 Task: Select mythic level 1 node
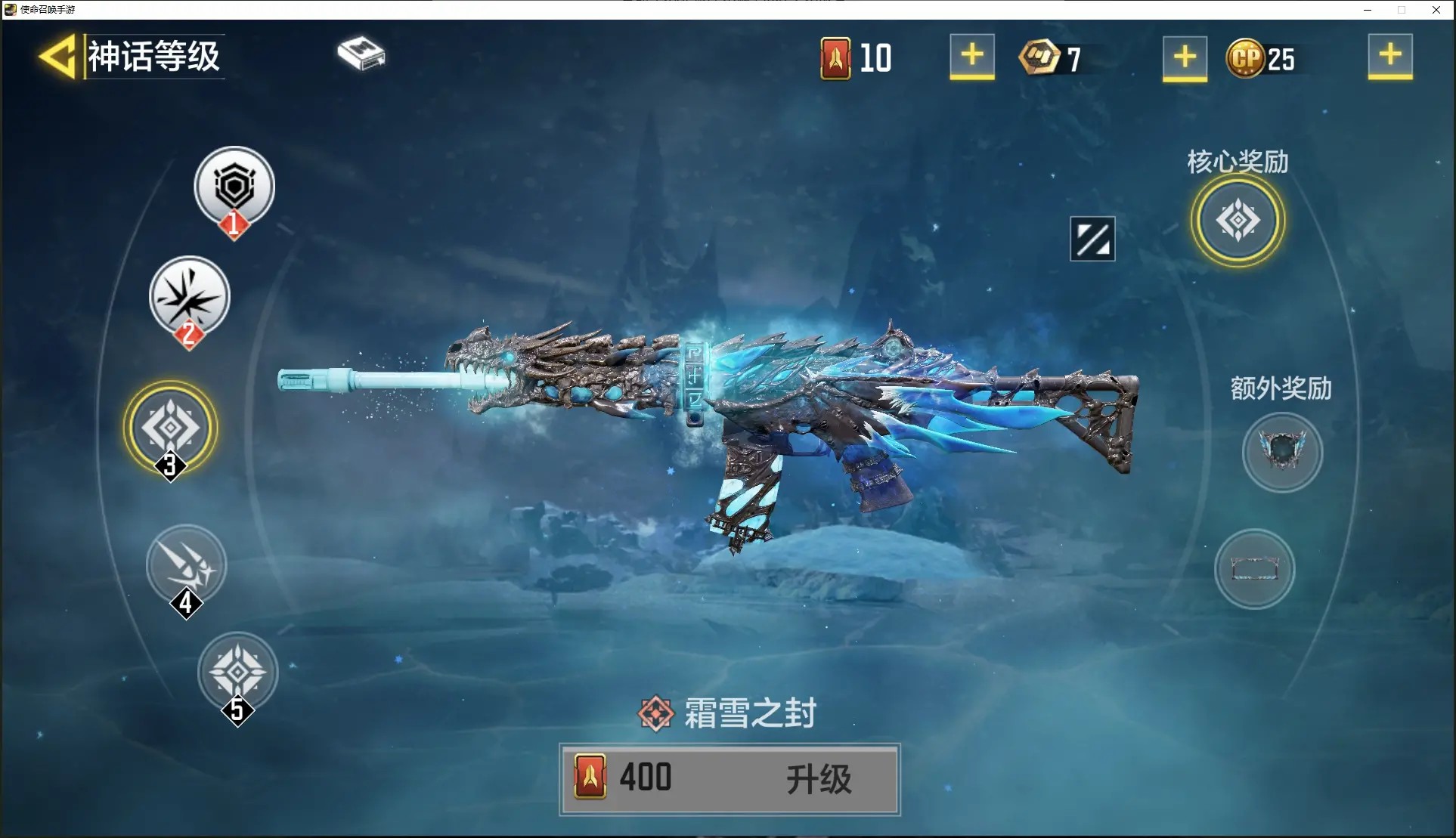234,187
